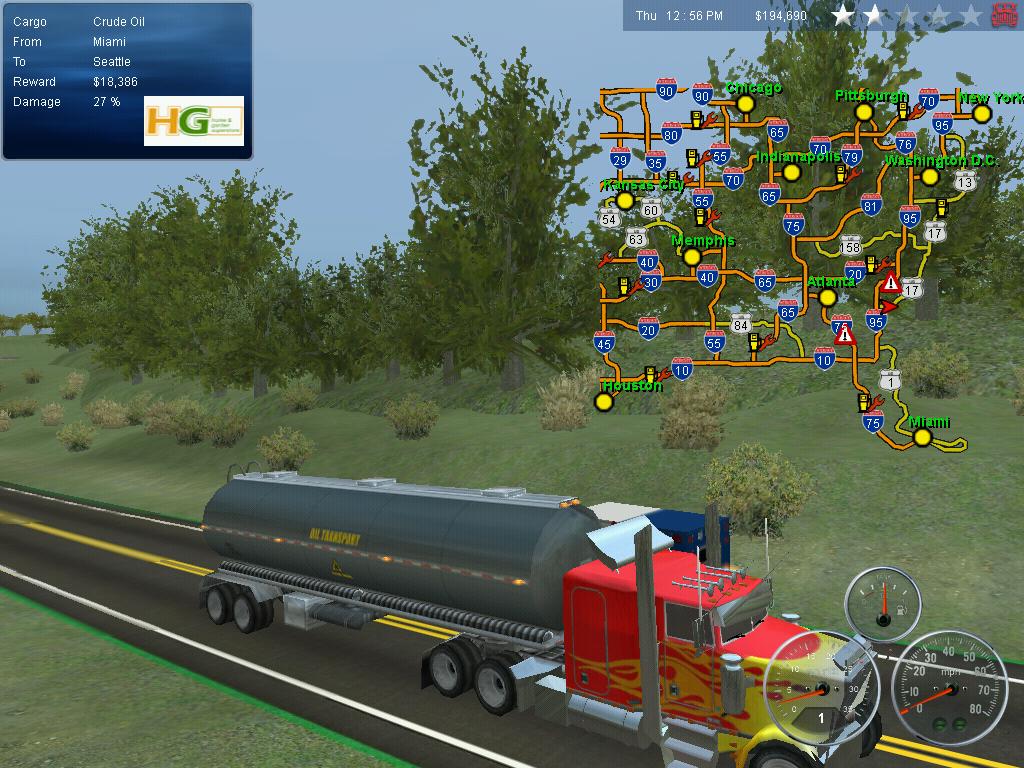Click the red truck icon in top bar

pyautogui.click(x=1004, y=15)
